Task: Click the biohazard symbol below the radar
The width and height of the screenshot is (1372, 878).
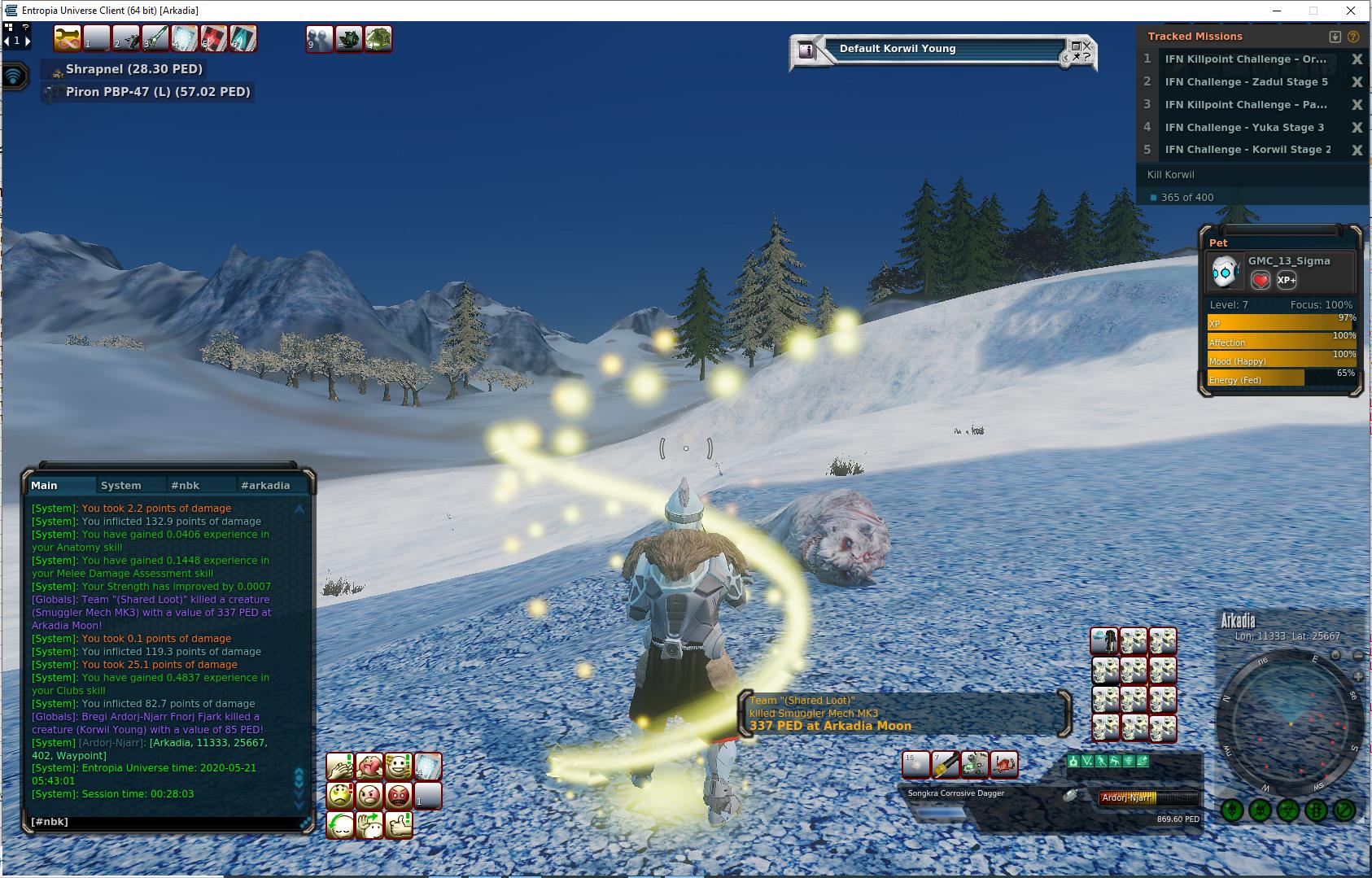Action: tap(1288, 810)
